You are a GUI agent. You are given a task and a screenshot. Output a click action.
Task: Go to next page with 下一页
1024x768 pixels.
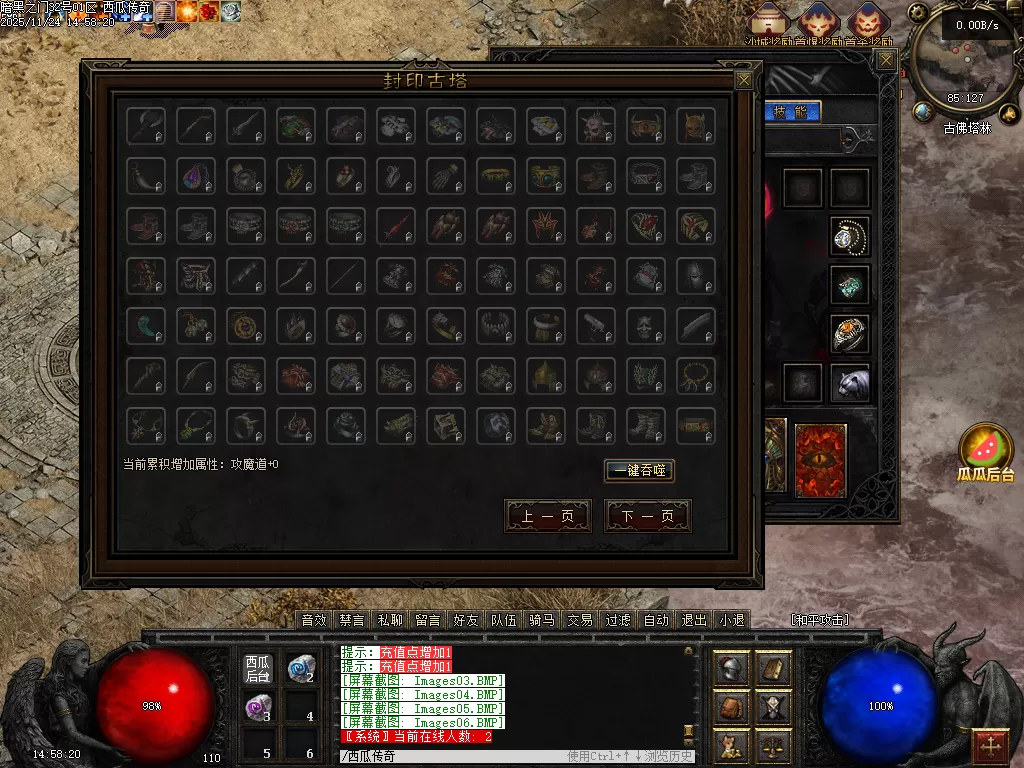click(647, 516)
